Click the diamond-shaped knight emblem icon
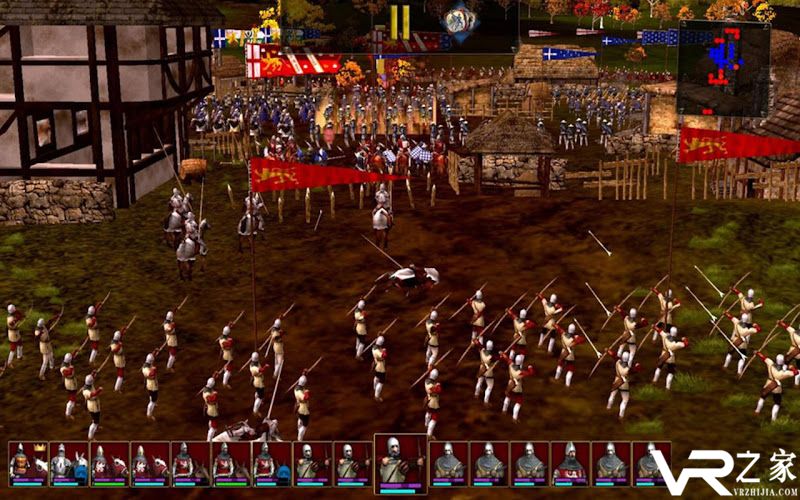The width and height of the screenshot is (800, 500). pos(459,20)
